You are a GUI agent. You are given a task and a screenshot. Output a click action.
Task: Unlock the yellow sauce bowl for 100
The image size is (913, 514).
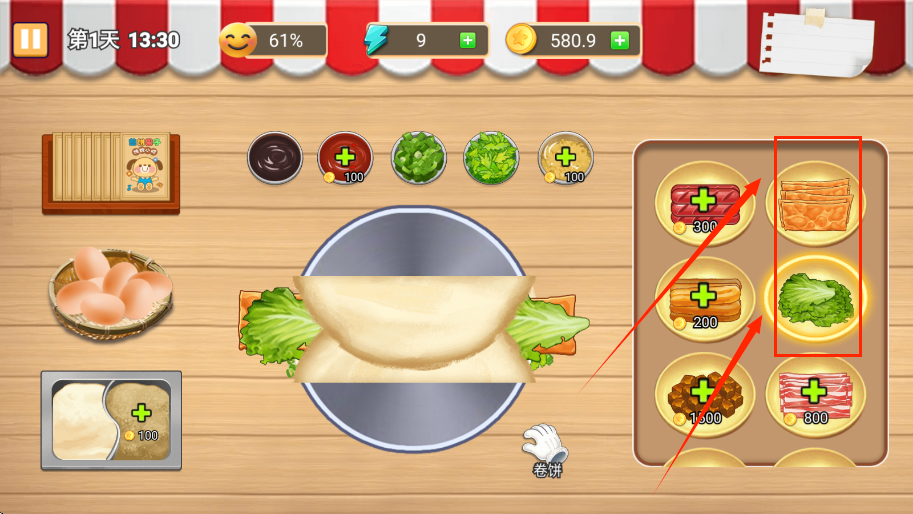coord(565,158)
